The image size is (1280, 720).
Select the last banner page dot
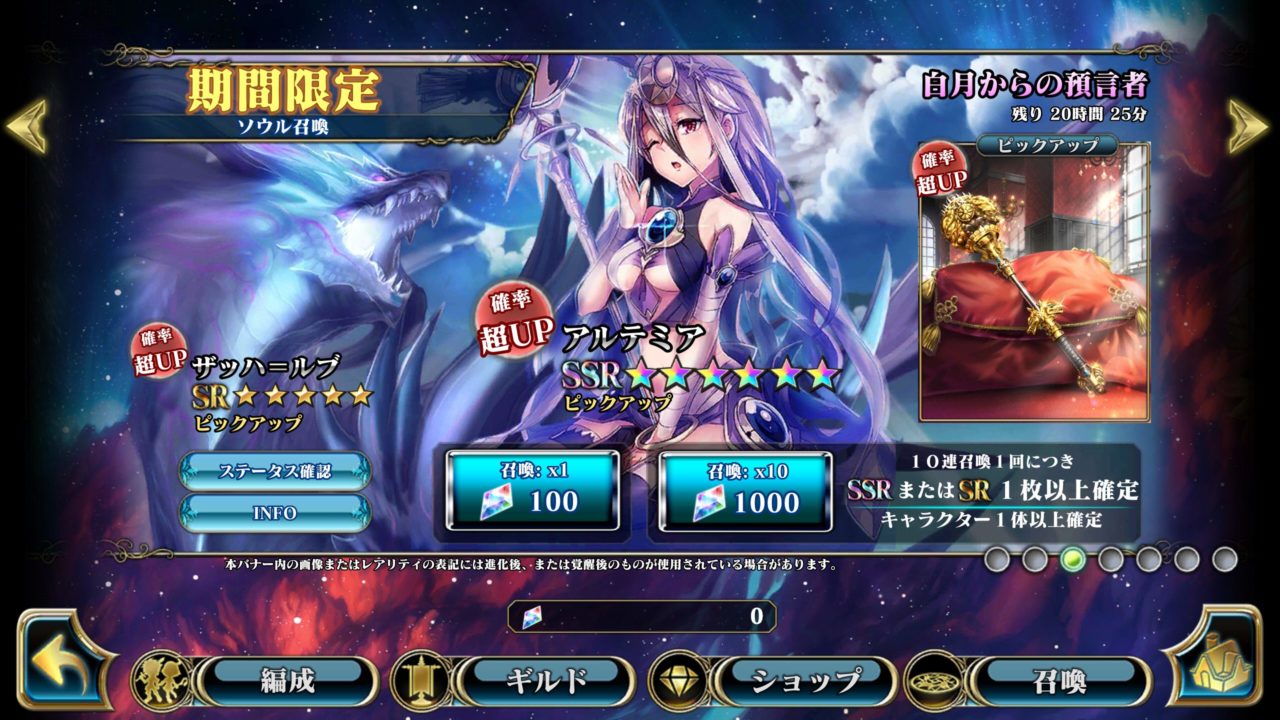click(1225, 559)
